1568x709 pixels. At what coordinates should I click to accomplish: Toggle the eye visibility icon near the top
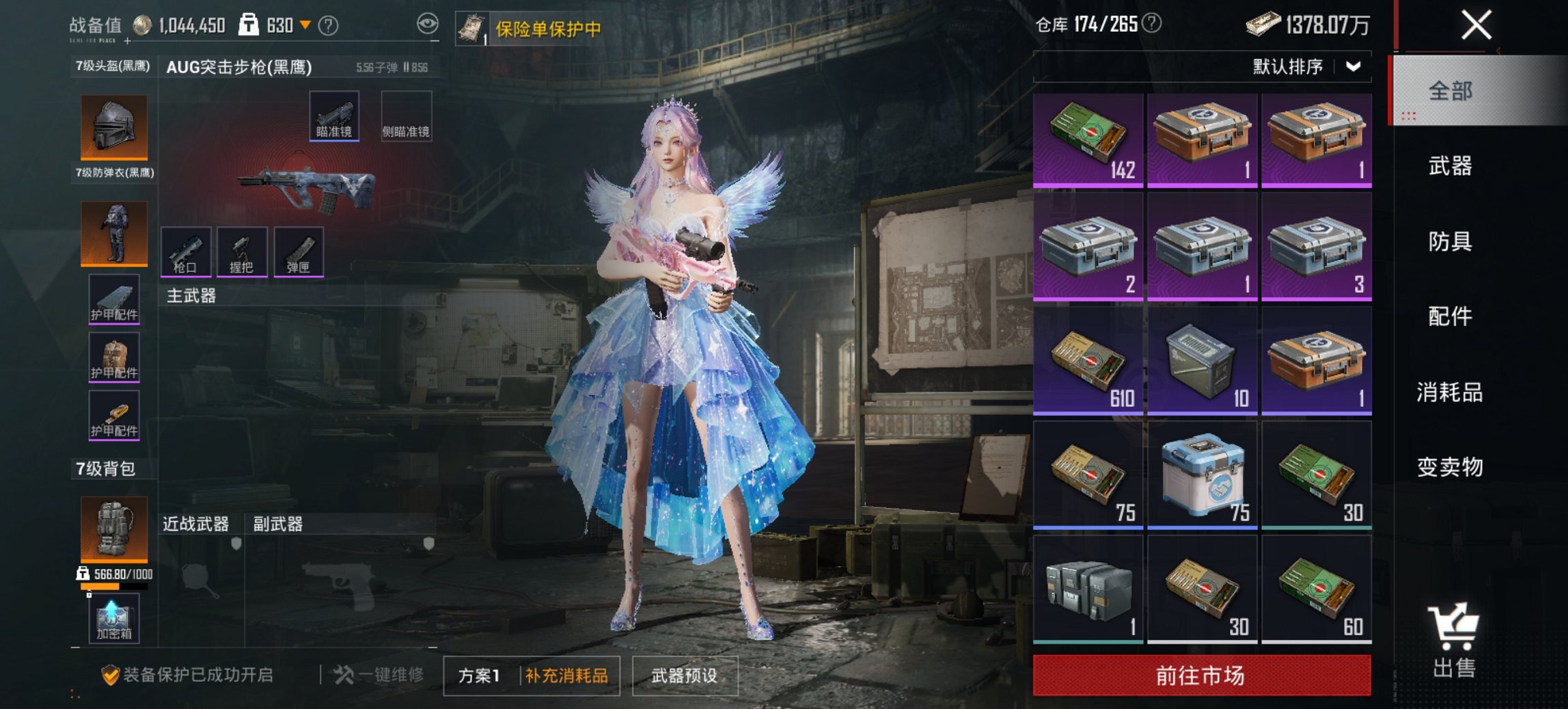[x=429, y=23]
